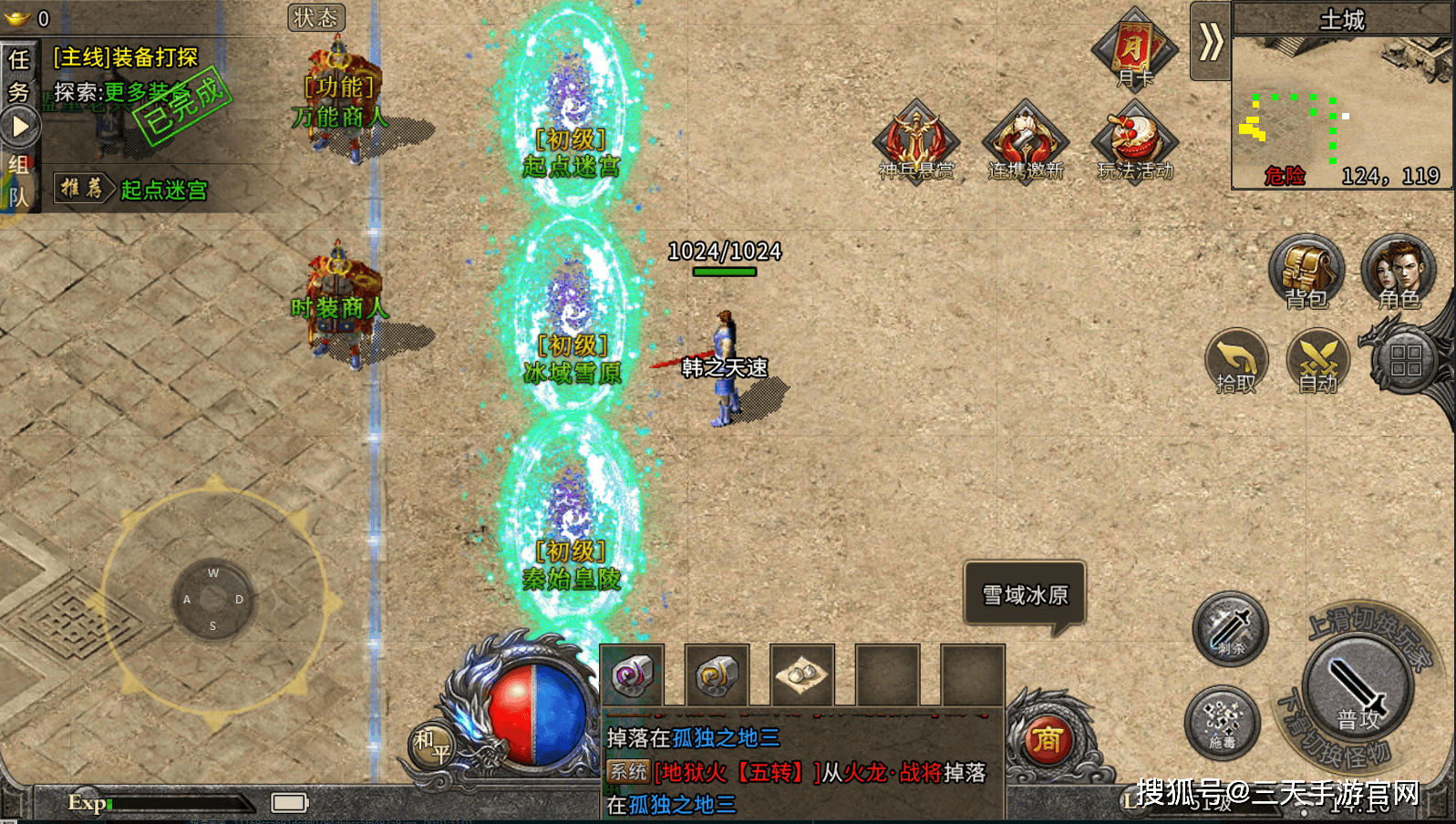Image resolution: width=1456 pixels, height=824 pixels.
Task: Open 连携邀新 invite event
Action: tap(1026, 141)
